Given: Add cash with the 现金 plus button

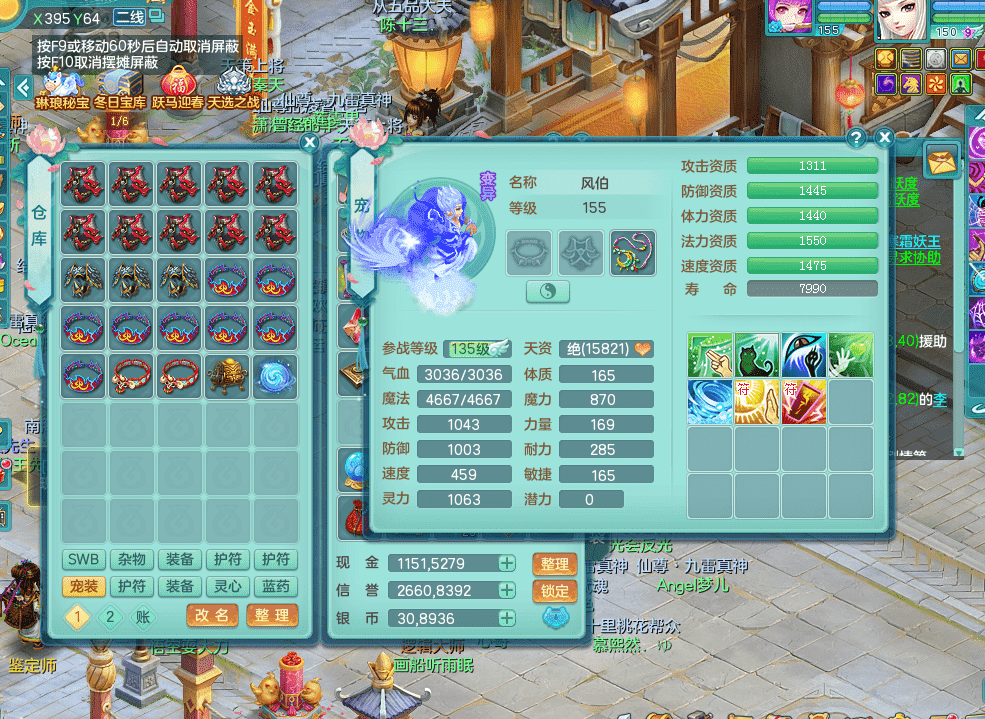Looking at the screenshot, I should point(507,564).
